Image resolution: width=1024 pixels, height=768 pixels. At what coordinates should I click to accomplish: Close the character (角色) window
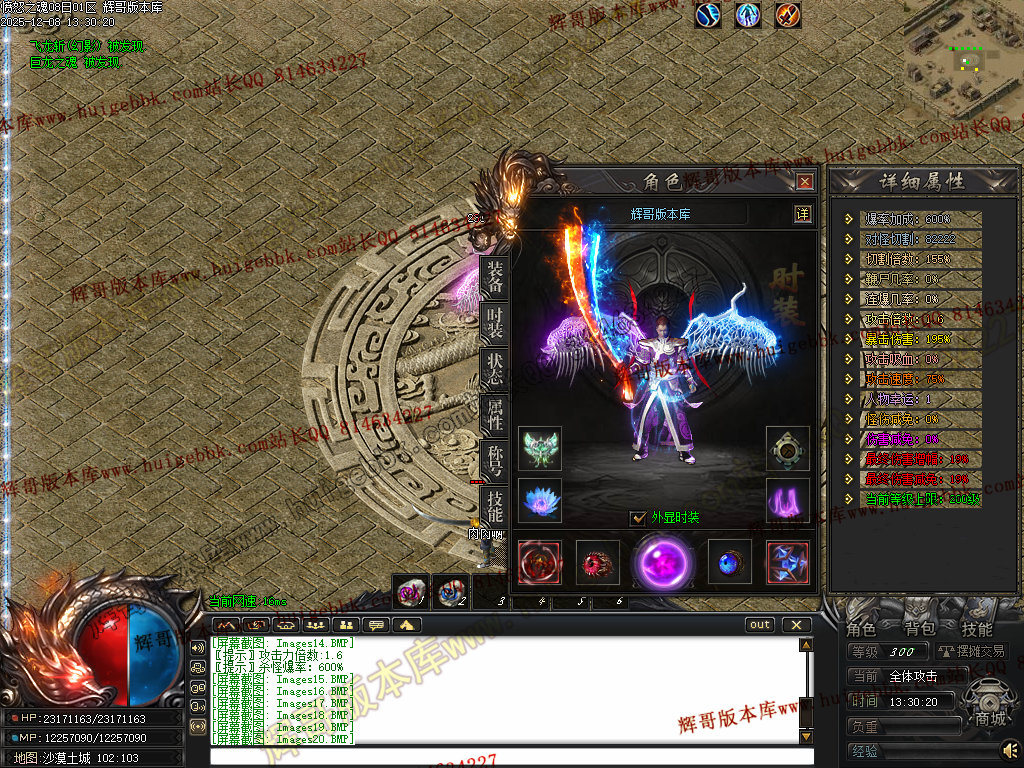(804, 181)
